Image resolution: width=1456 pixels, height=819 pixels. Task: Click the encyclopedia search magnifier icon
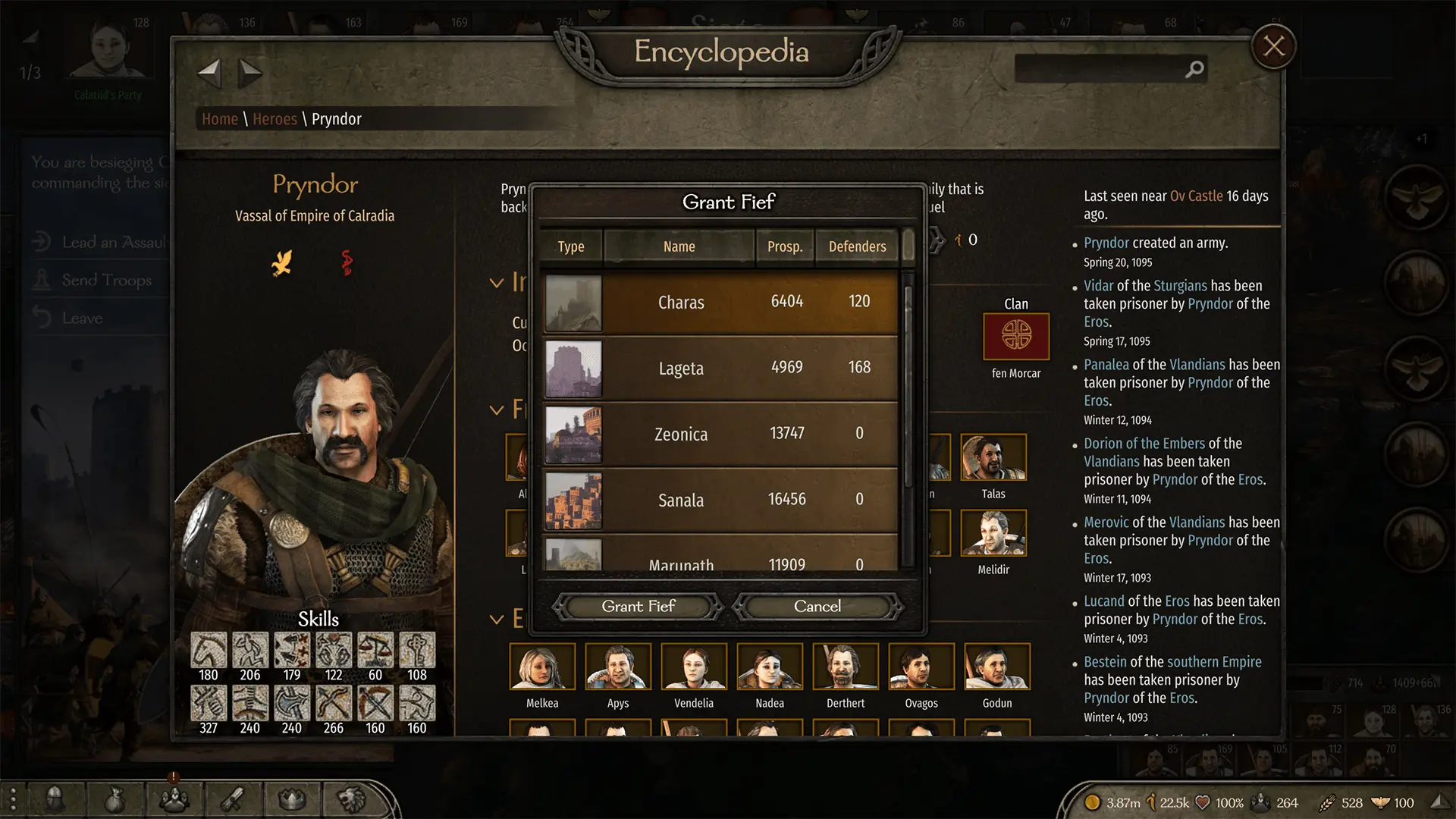tap(1194, 69)
